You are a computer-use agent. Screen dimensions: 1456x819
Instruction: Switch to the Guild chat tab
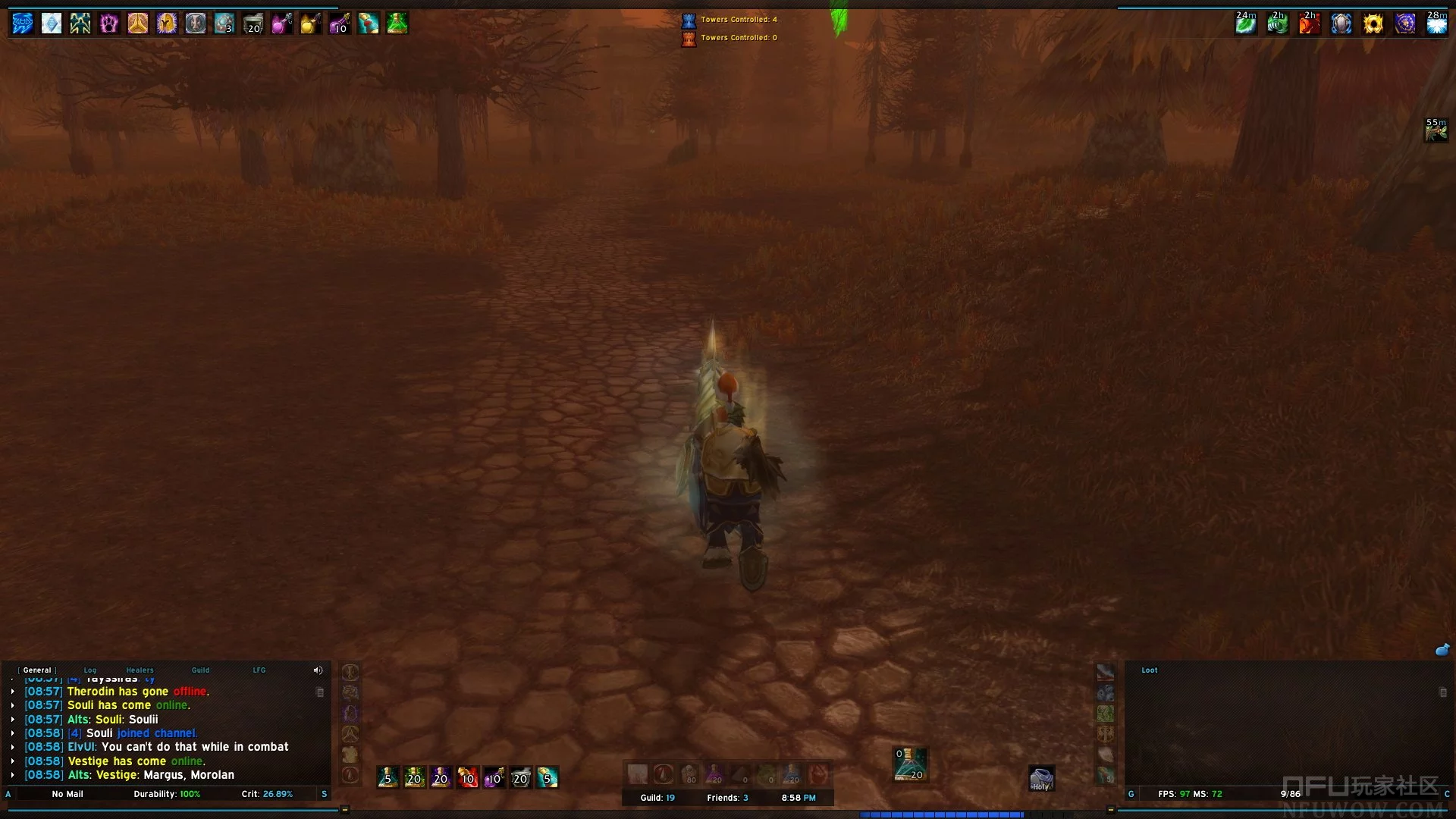point(200,670)
